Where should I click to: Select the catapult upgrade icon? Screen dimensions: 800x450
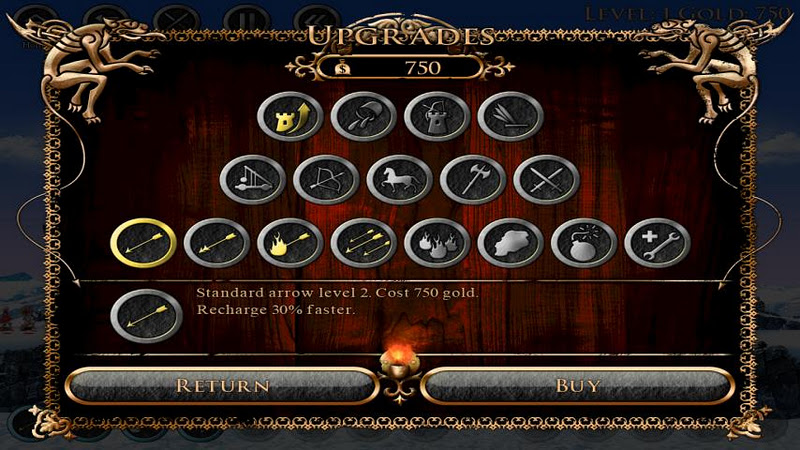[253, 181]
